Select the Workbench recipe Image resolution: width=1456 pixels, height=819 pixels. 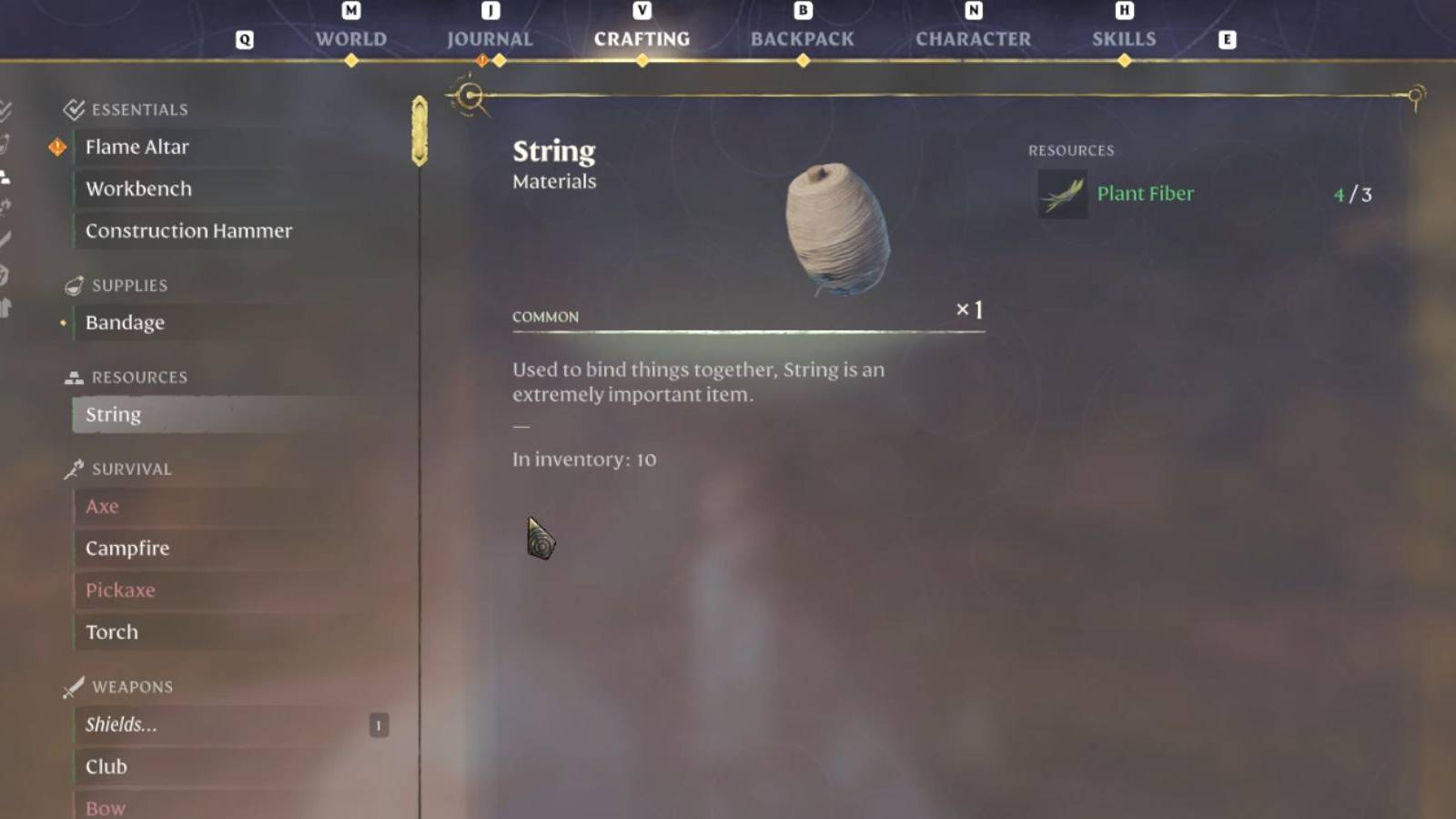coord(138,188)
